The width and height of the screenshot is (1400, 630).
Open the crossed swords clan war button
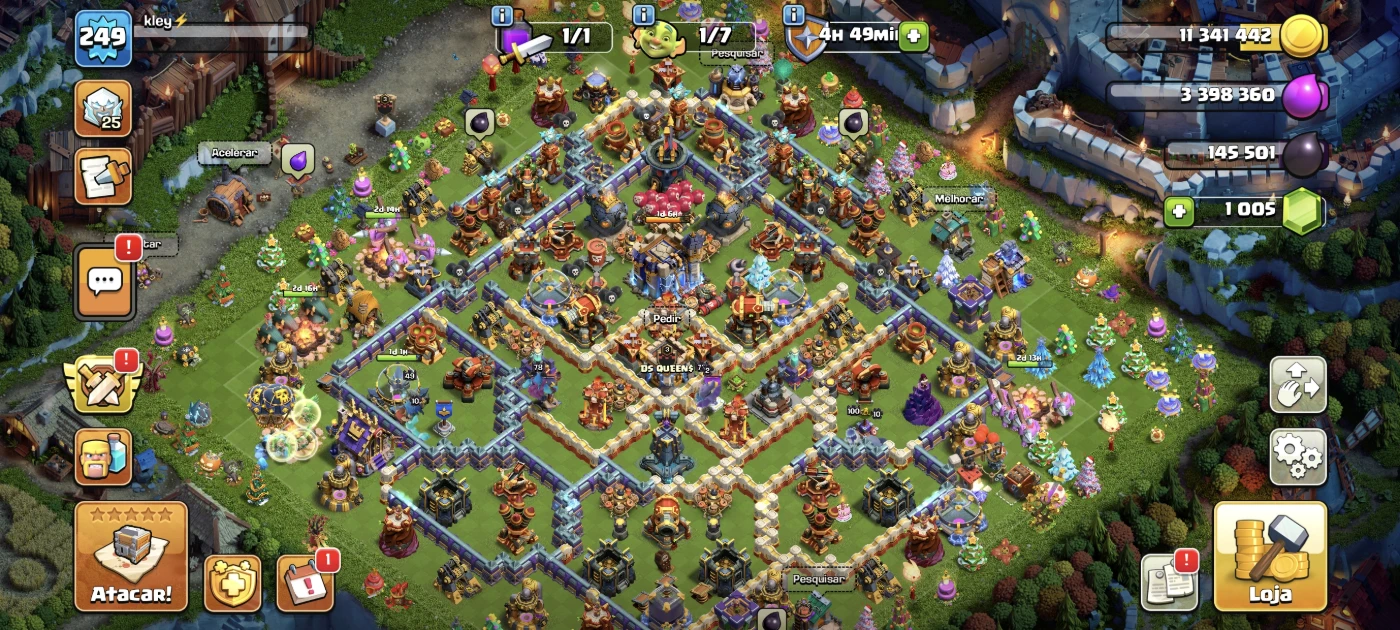[102, 385]
